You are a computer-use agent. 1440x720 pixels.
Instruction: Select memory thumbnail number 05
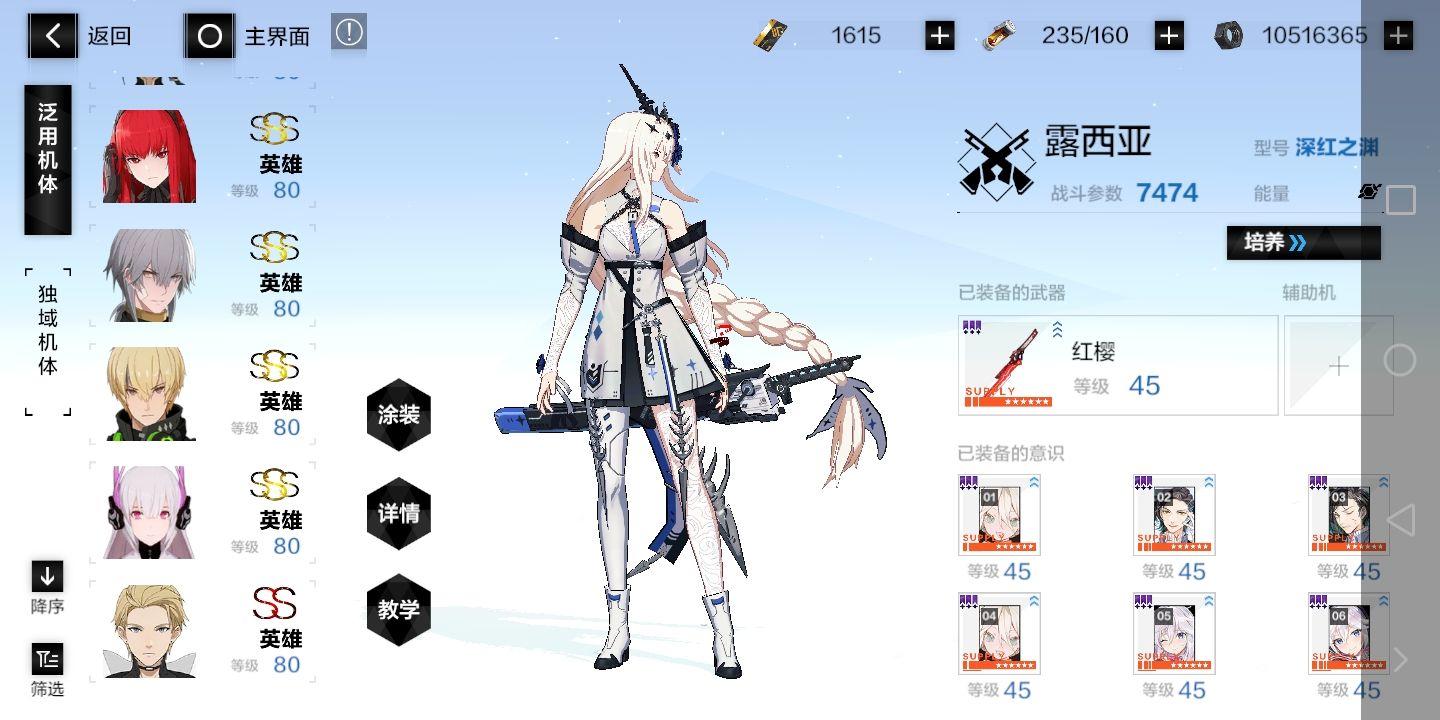tap(1173, 634)
